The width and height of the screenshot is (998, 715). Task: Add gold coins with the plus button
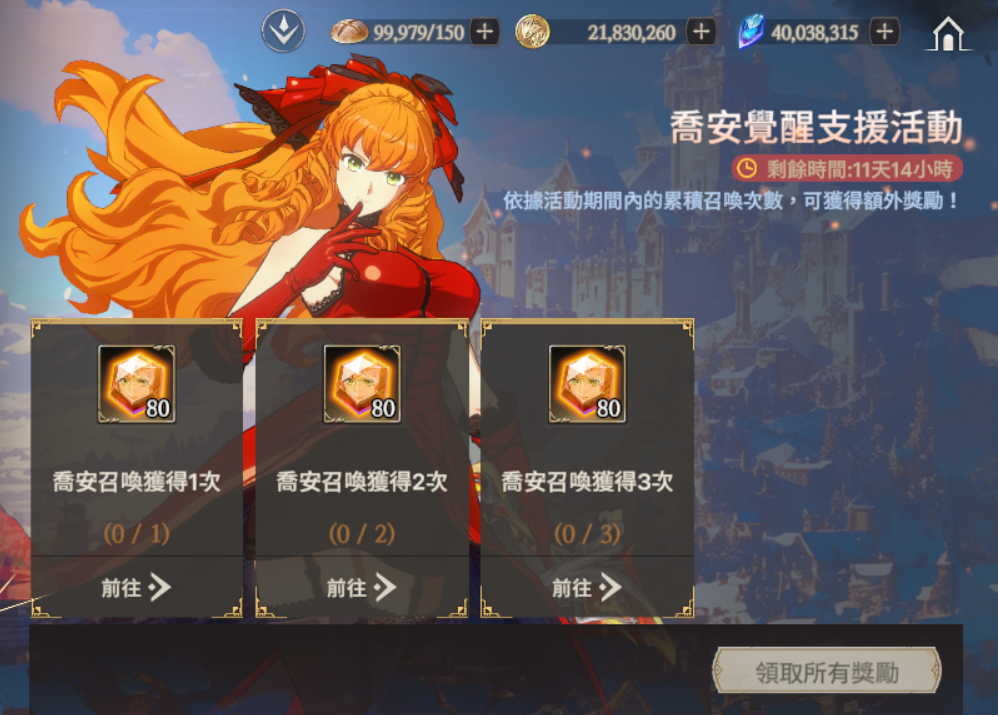(701, 32)
